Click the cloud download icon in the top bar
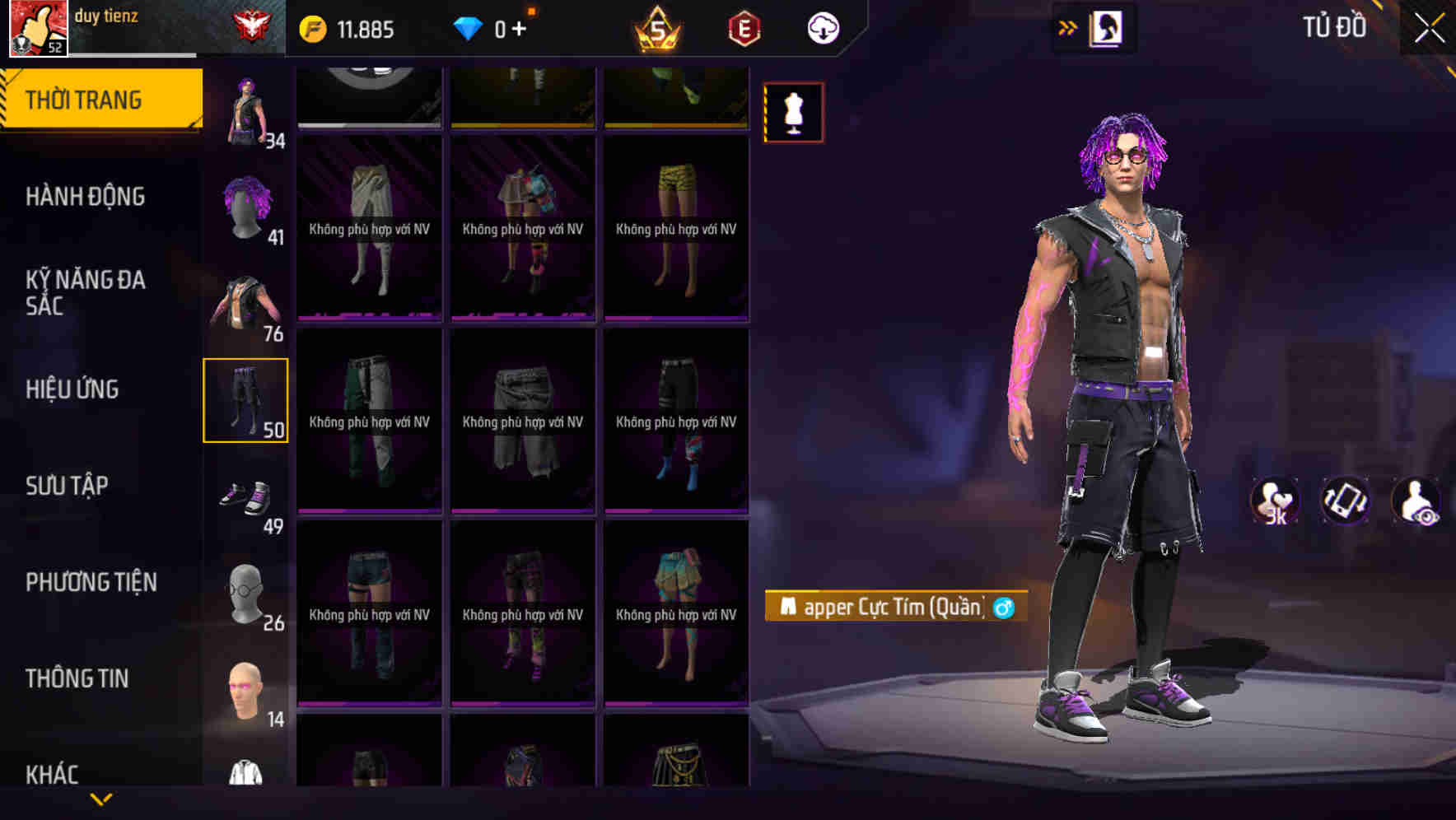1456x820 pixels. tap(823, 27)
